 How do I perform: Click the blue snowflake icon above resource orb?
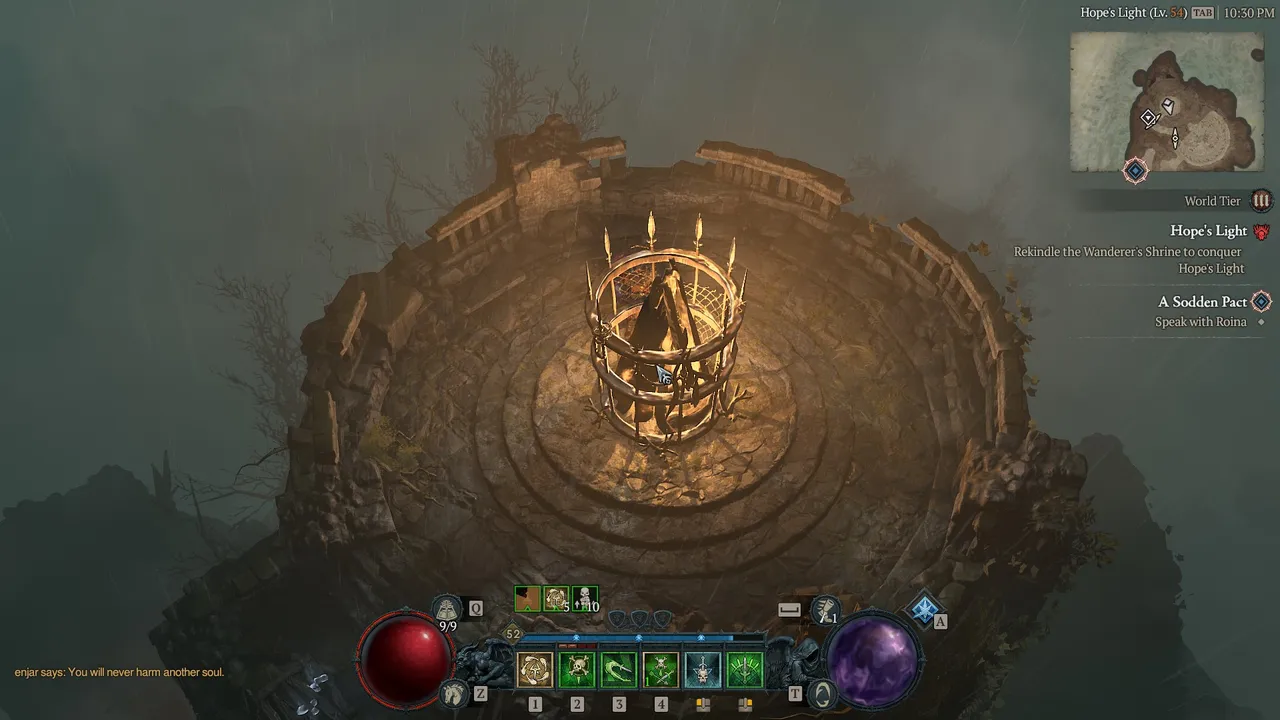pos(924,607)
